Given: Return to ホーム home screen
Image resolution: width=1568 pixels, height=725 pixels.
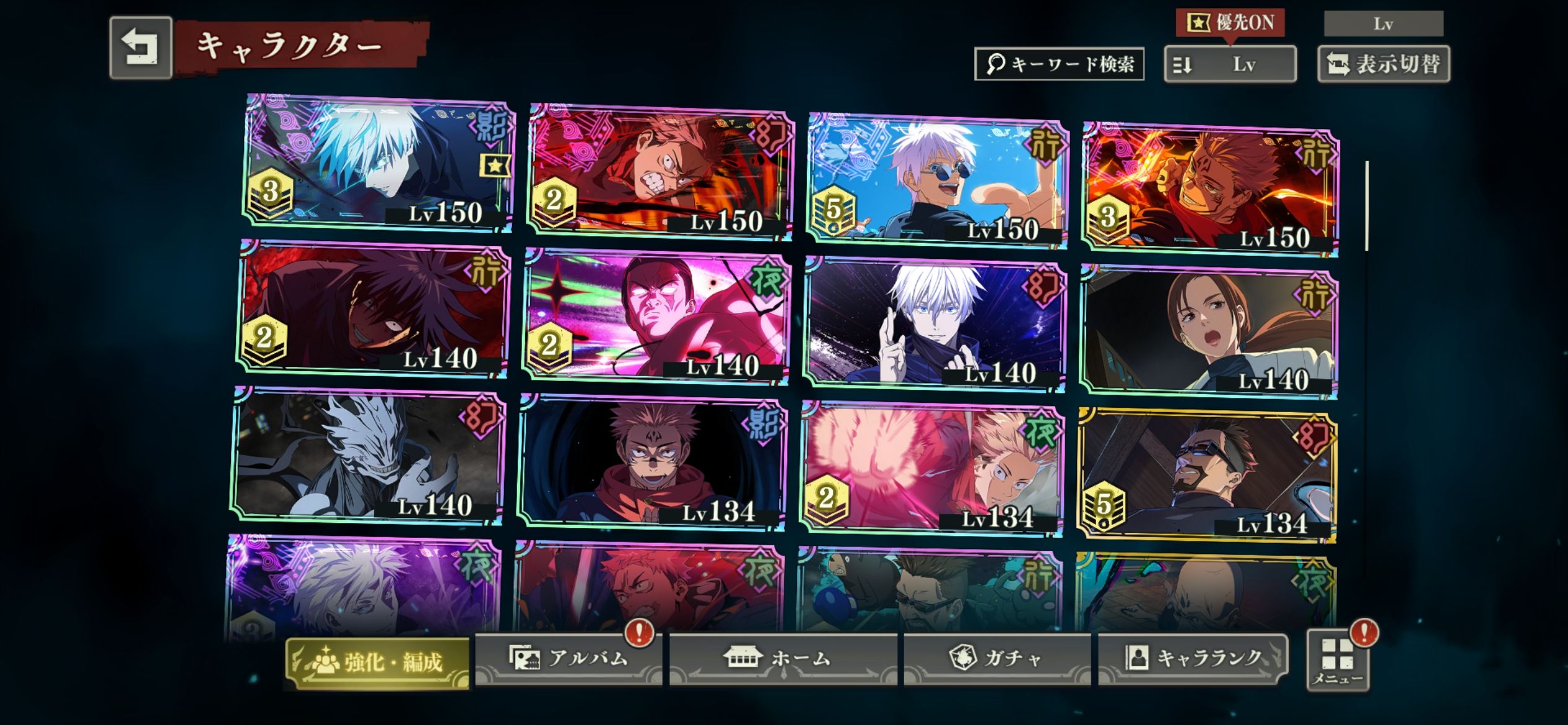Looking at the screenshot, I should 783,658.
